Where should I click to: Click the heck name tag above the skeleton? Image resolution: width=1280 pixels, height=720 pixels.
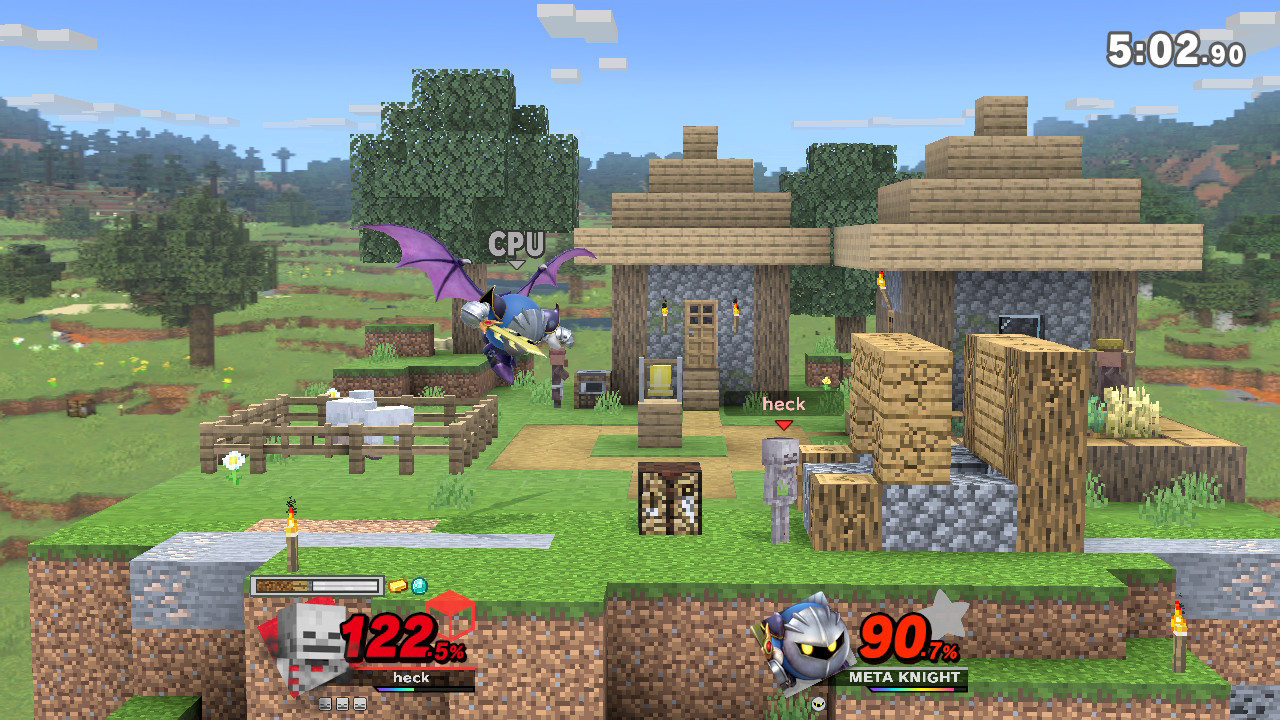pyautogui.click(x=783, y=403)
